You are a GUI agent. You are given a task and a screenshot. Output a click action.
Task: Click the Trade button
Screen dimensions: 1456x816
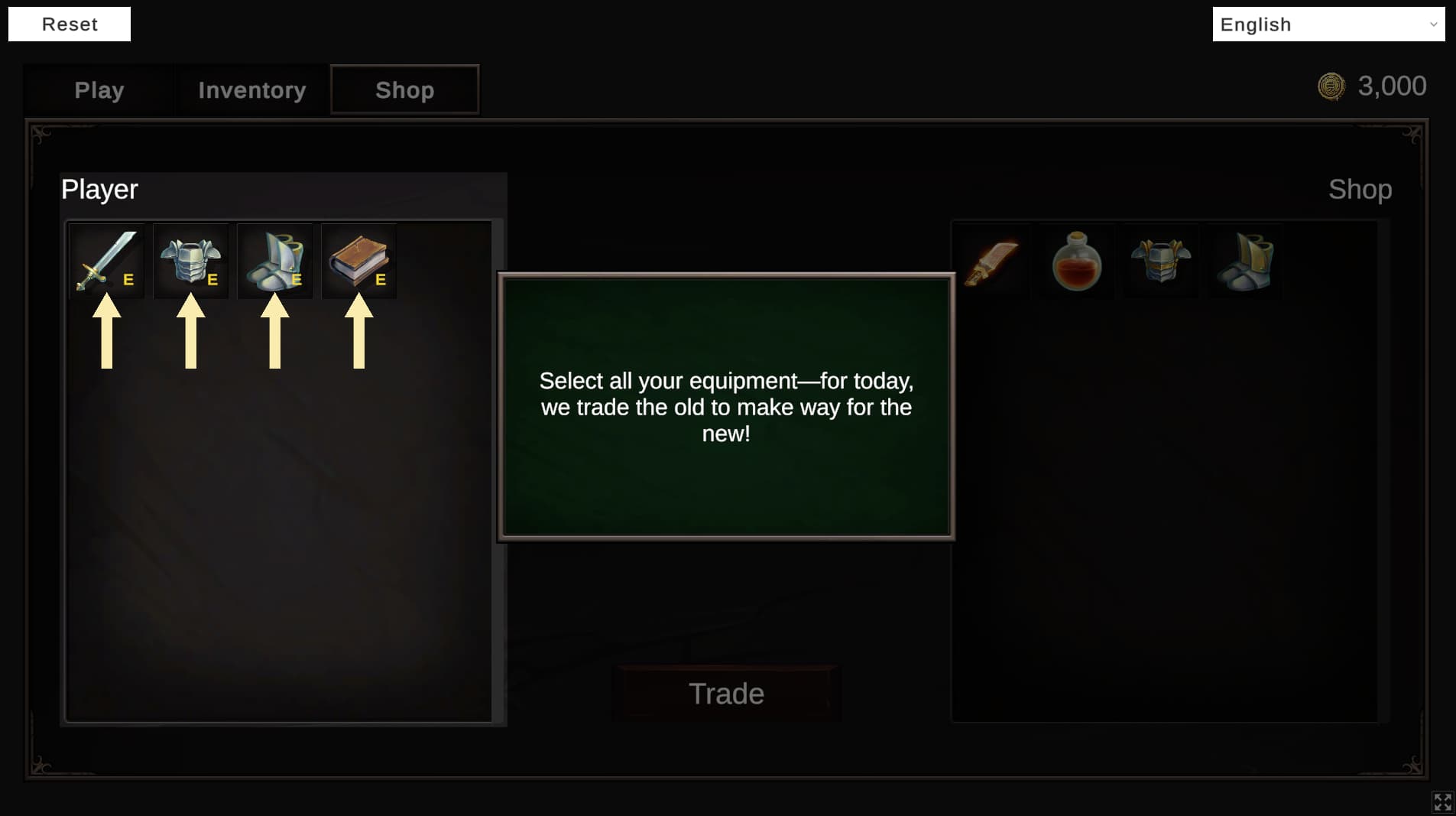pos(725,693)
